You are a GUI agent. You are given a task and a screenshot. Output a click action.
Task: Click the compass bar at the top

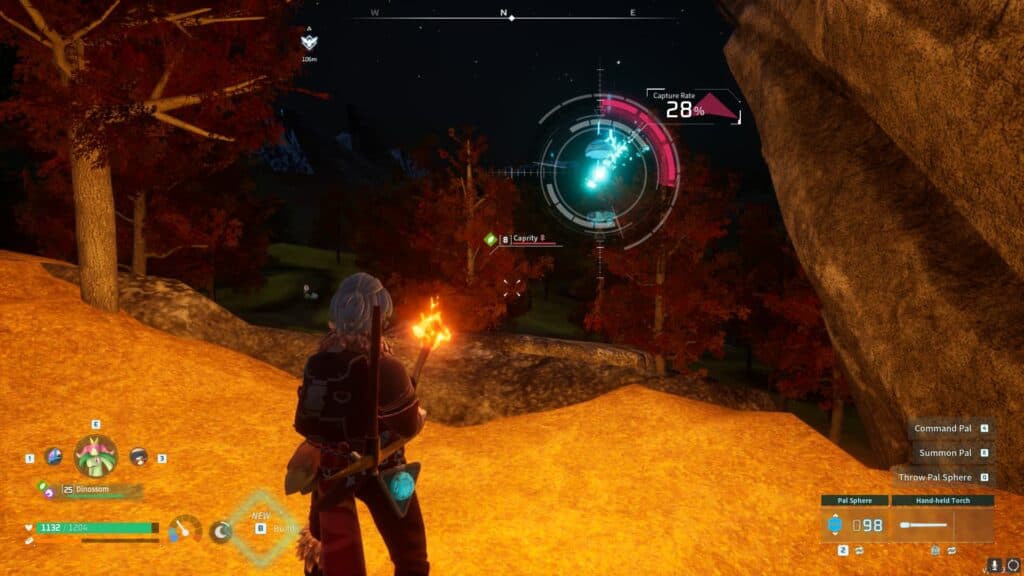click(x=507, y=16)
